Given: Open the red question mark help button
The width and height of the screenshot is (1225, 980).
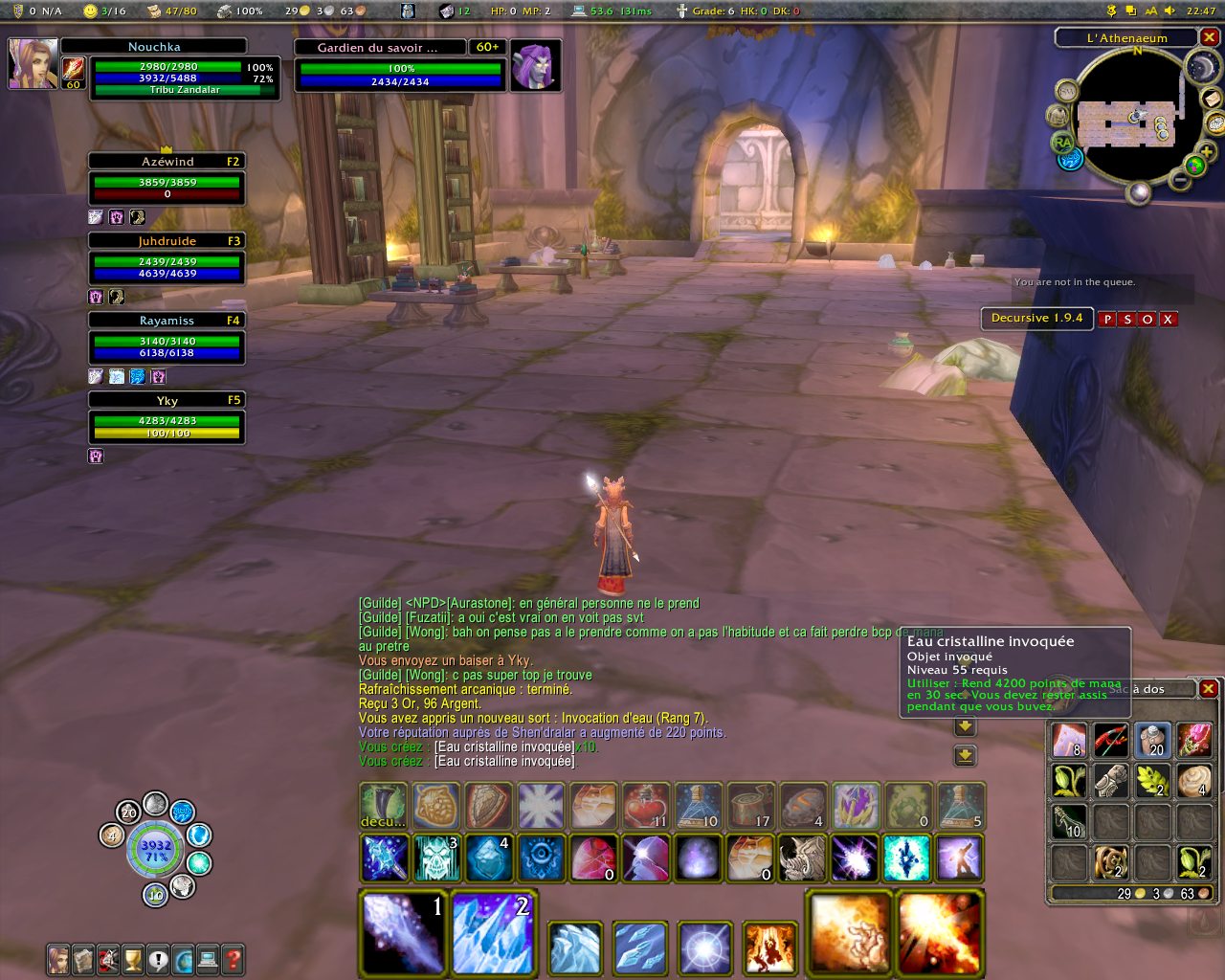Looking at the screenshot, I should tap(233, 959).
